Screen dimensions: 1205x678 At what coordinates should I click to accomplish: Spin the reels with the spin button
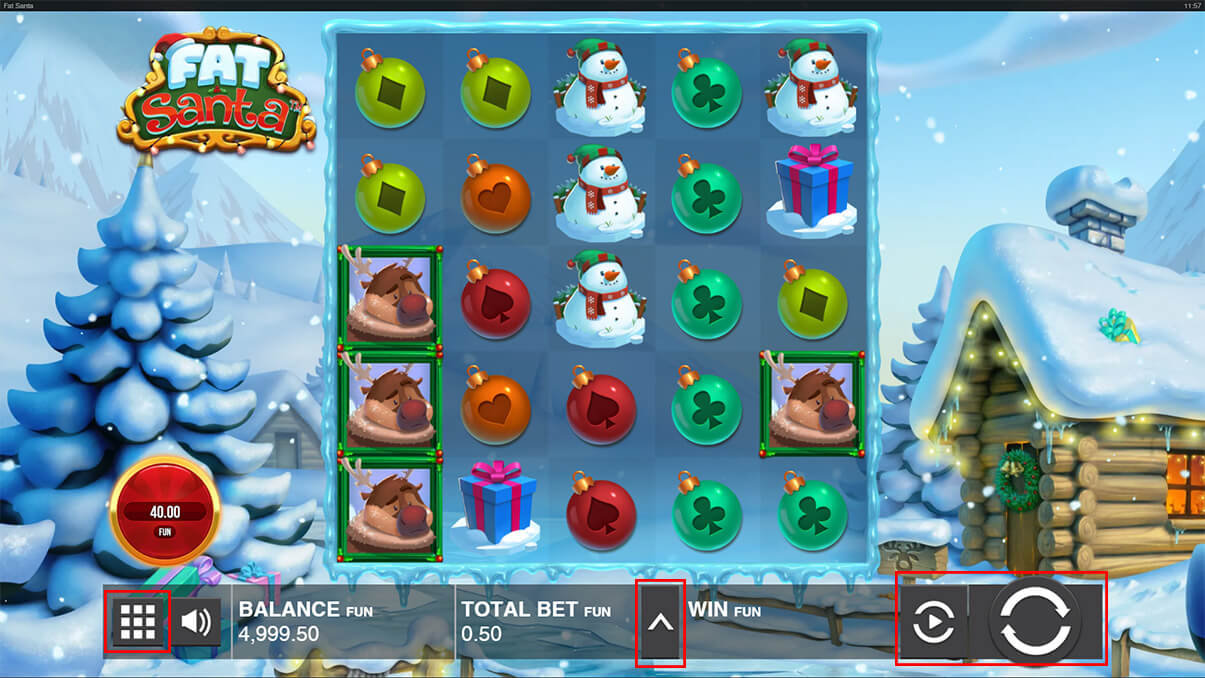(1035, 622)
